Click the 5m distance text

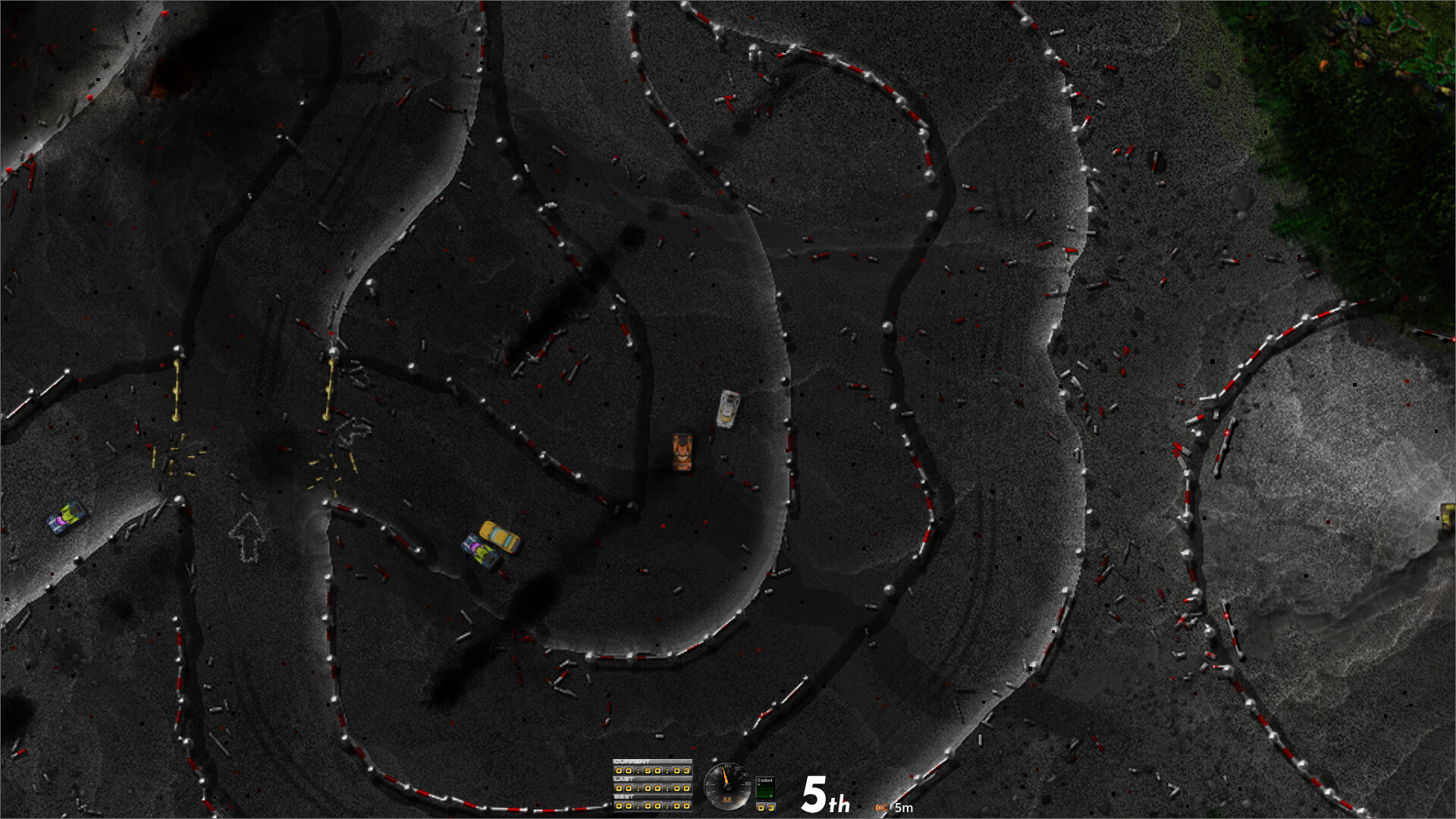pyautogui.click(x=903, y=807)
